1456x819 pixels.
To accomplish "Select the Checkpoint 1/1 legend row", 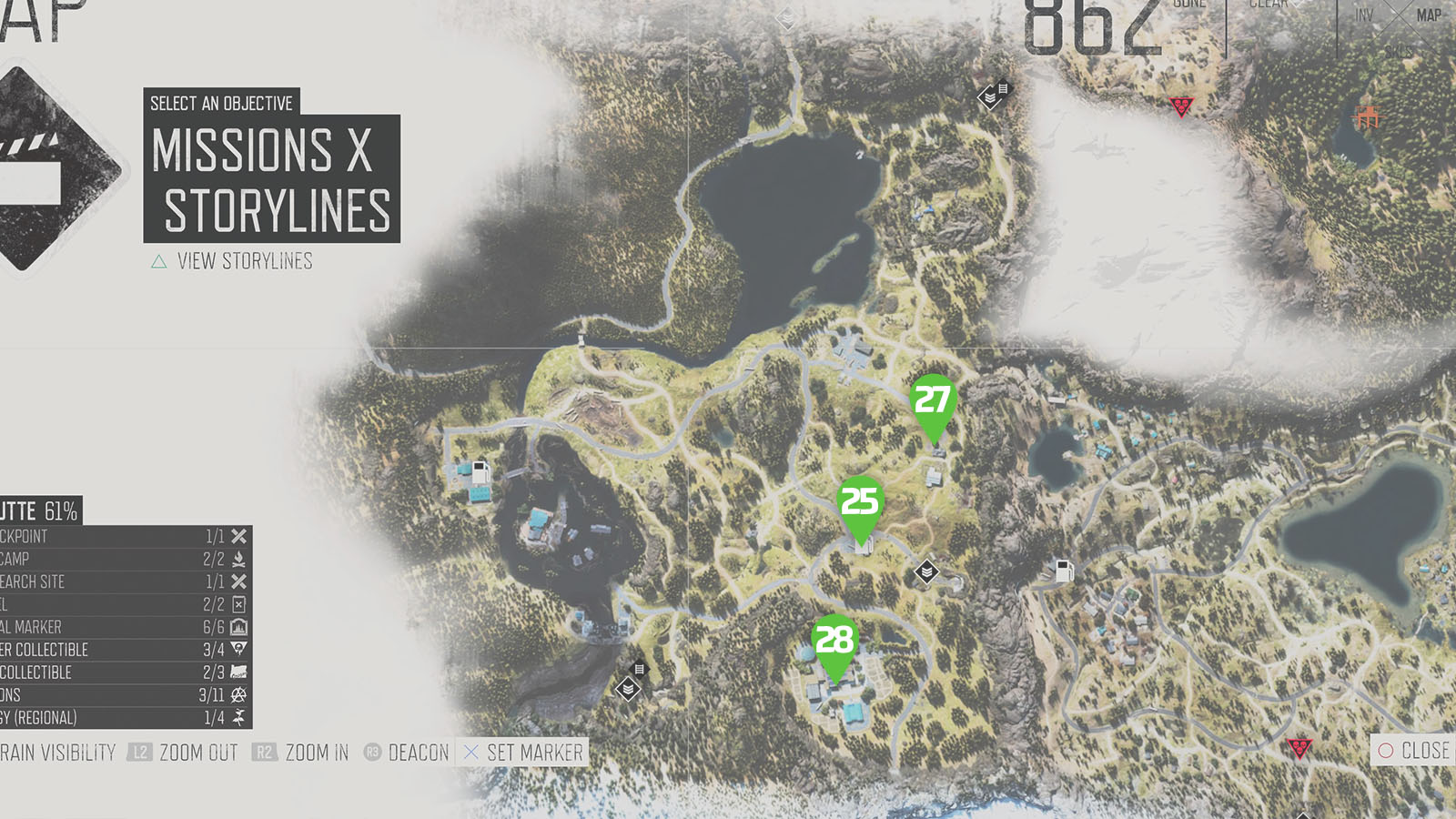I will coord(125,536).
